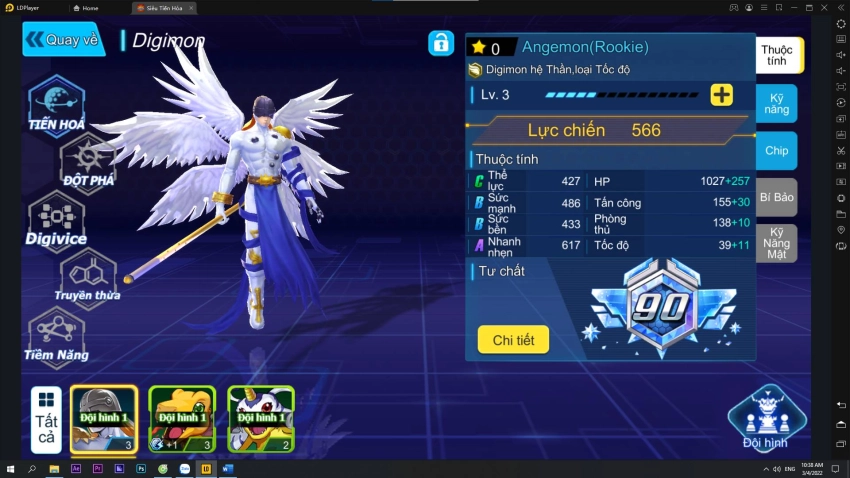Go back with the Quay về button
The height and width of the screenshot is (478, 850).
pos(63,40)
